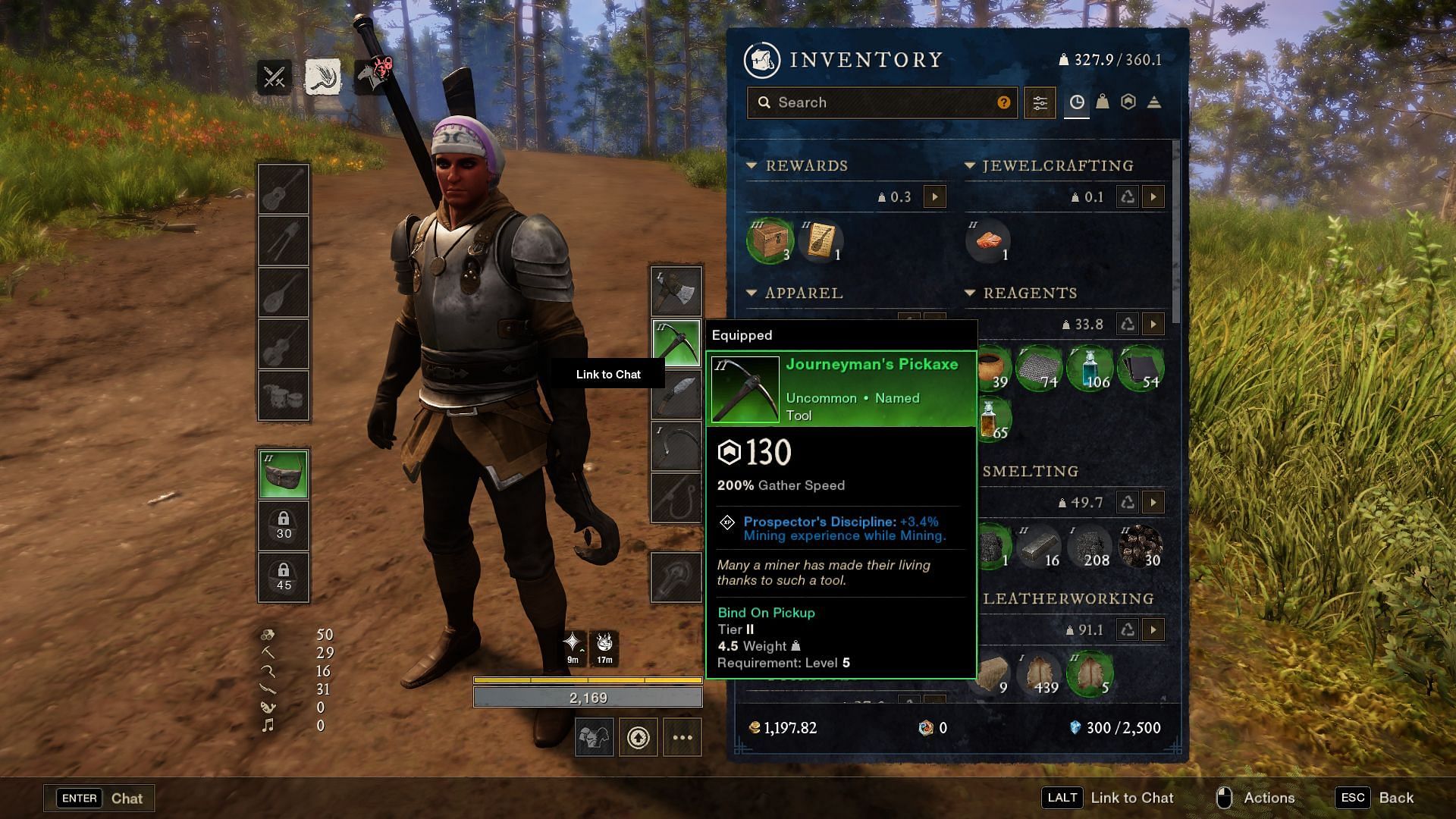1456x819 pixels.
Task: Click the inventory Search field
Action: pos(880,102)
